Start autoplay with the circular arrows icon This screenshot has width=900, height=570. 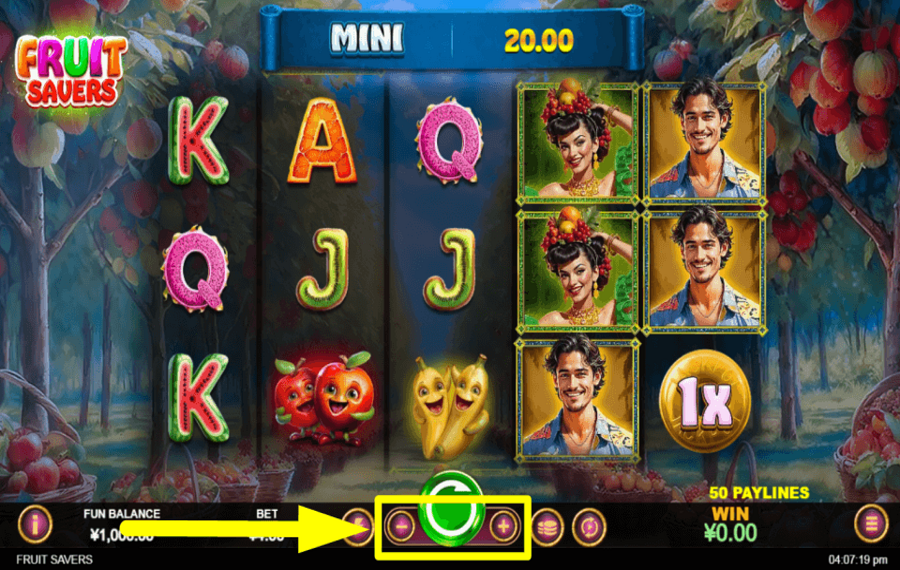(589, 526)
